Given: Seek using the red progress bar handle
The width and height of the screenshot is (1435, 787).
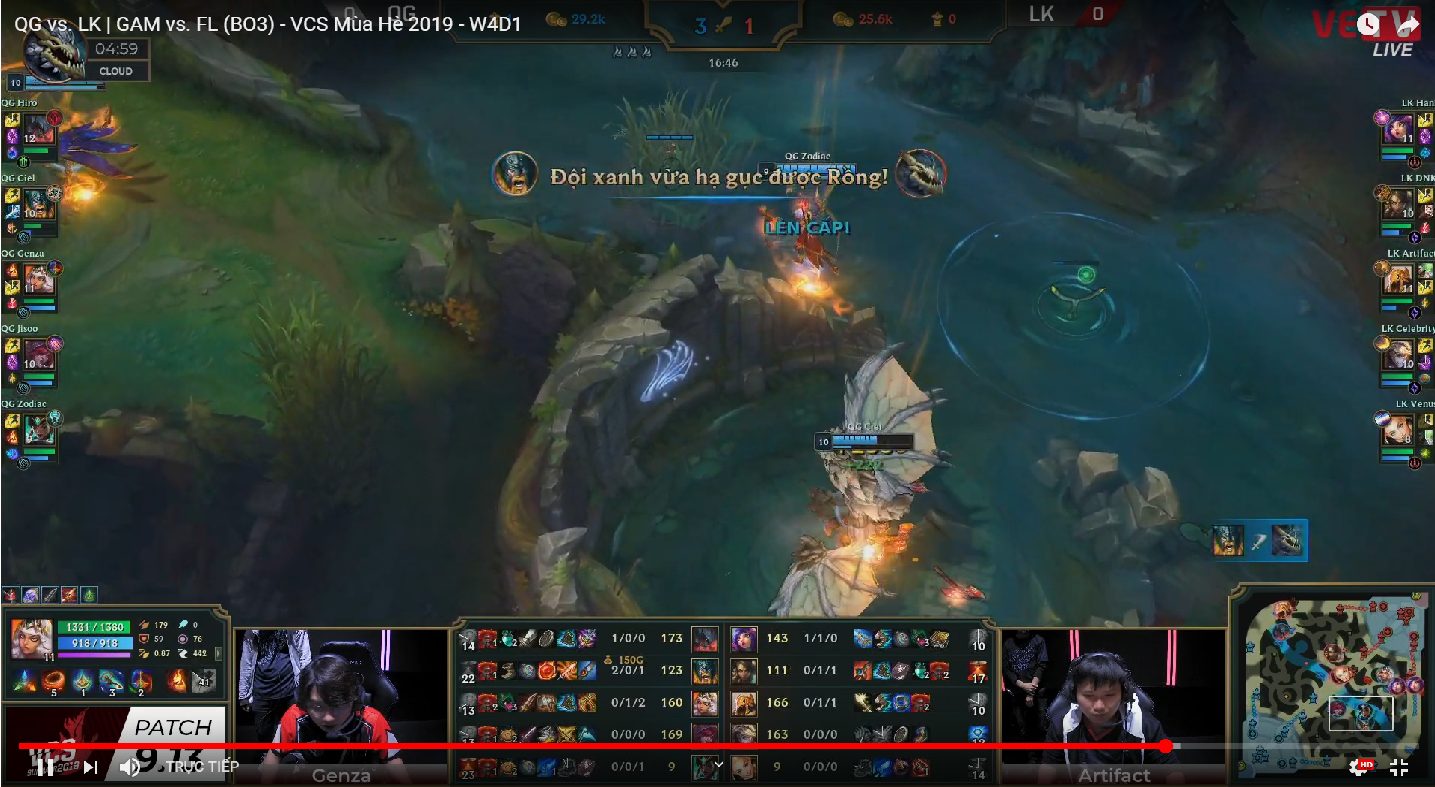Looking at the screenshot, I should 1166,746.
